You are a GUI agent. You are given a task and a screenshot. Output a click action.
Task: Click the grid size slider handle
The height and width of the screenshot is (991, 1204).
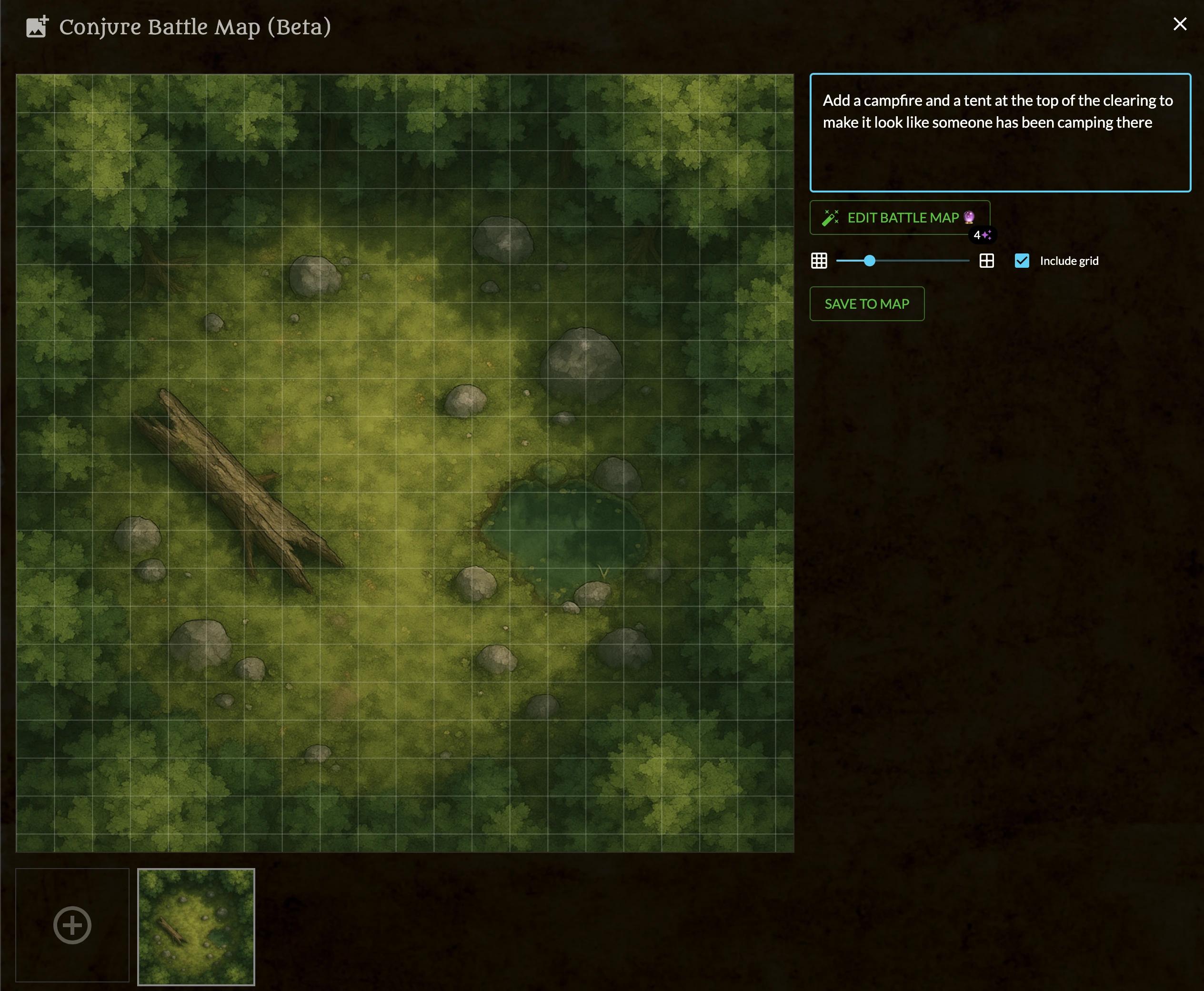[869, 261]
